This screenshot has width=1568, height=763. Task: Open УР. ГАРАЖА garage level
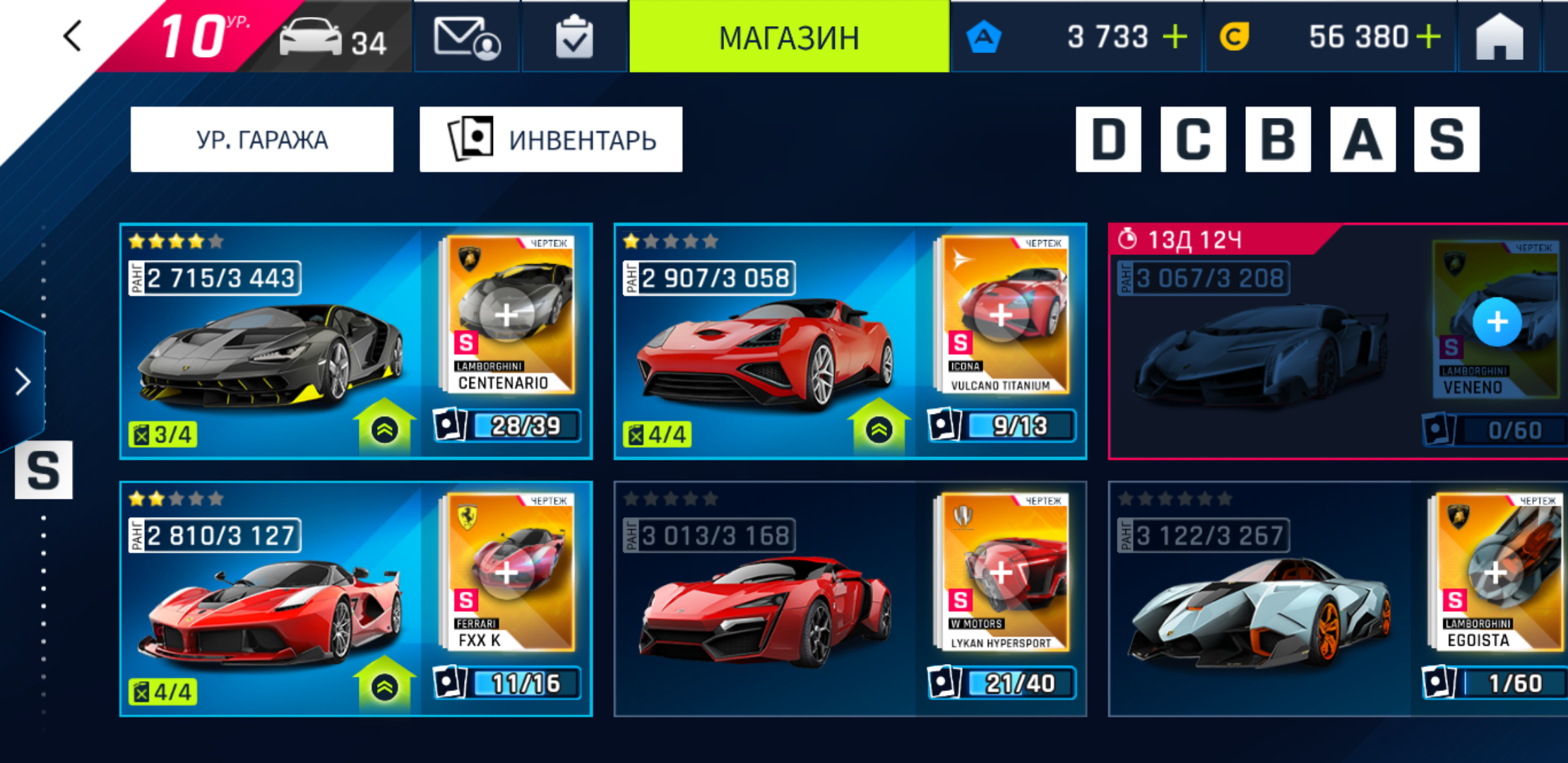pos(262,139)
